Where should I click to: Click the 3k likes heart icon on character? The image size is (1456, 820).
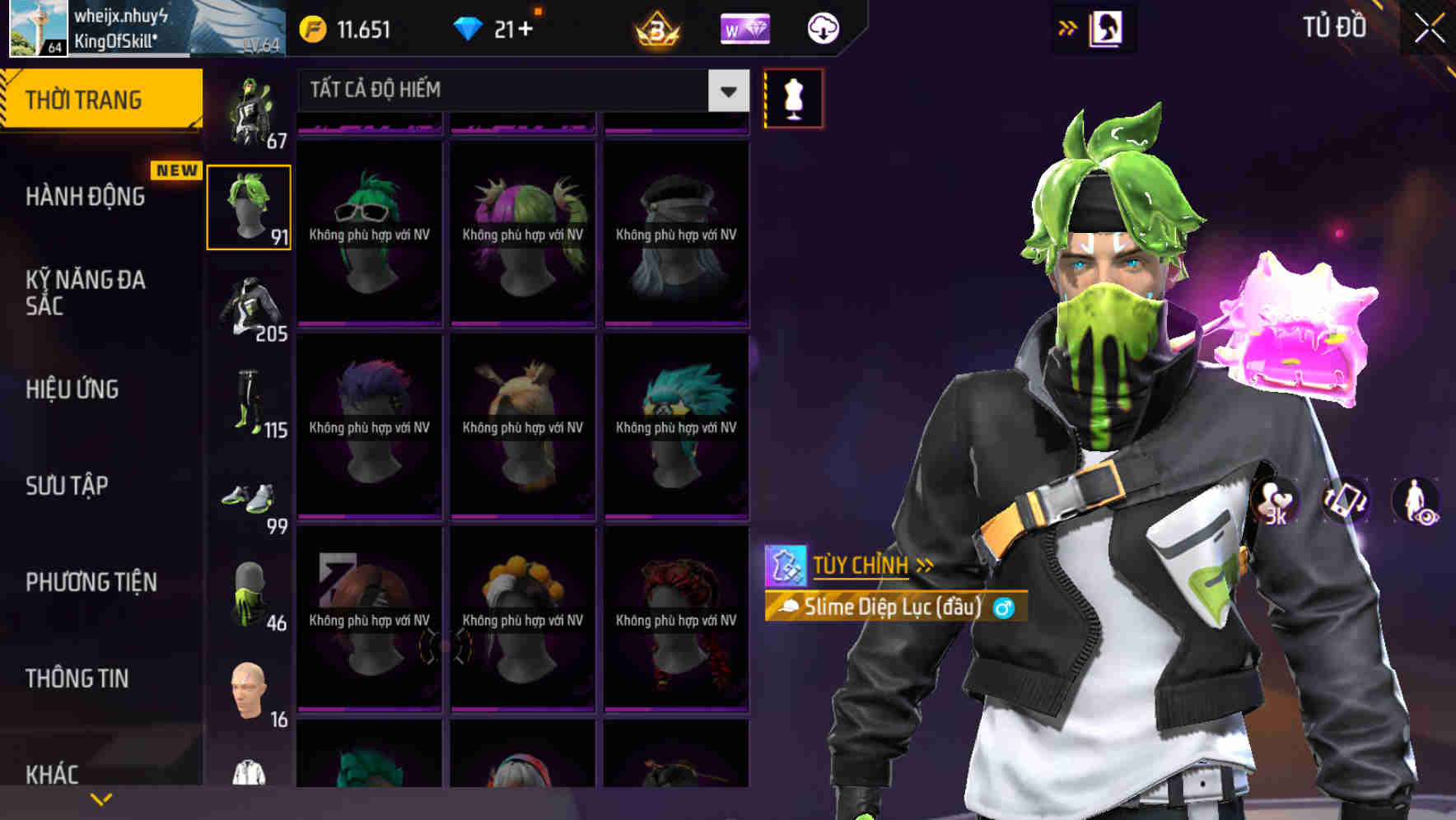[1272, 502]
